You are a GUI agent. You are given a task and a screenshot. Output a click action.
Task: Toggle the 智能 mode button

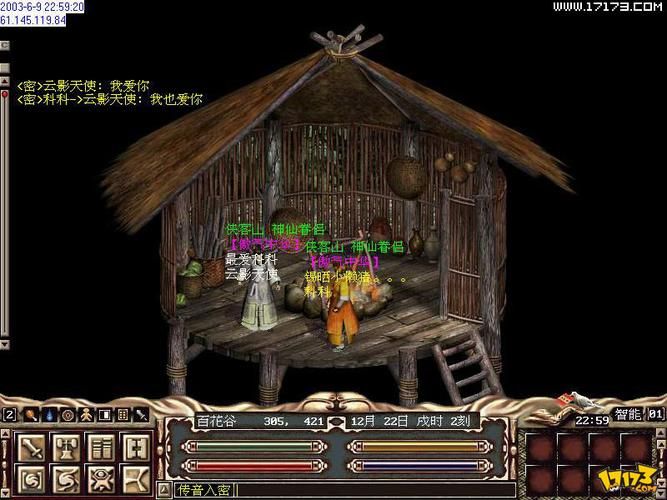click(626, 413)
